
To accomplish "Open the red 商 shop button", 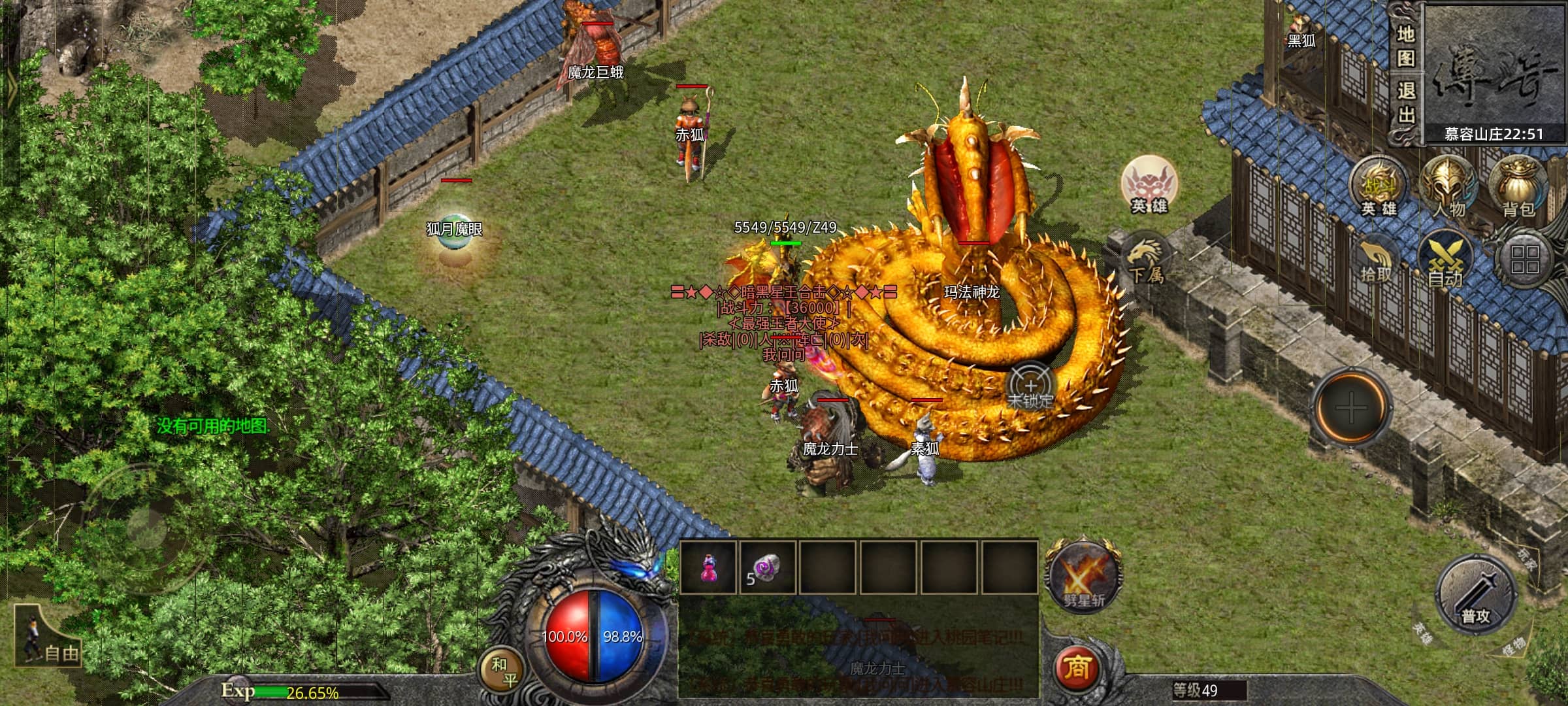I will pos(1077,667).
